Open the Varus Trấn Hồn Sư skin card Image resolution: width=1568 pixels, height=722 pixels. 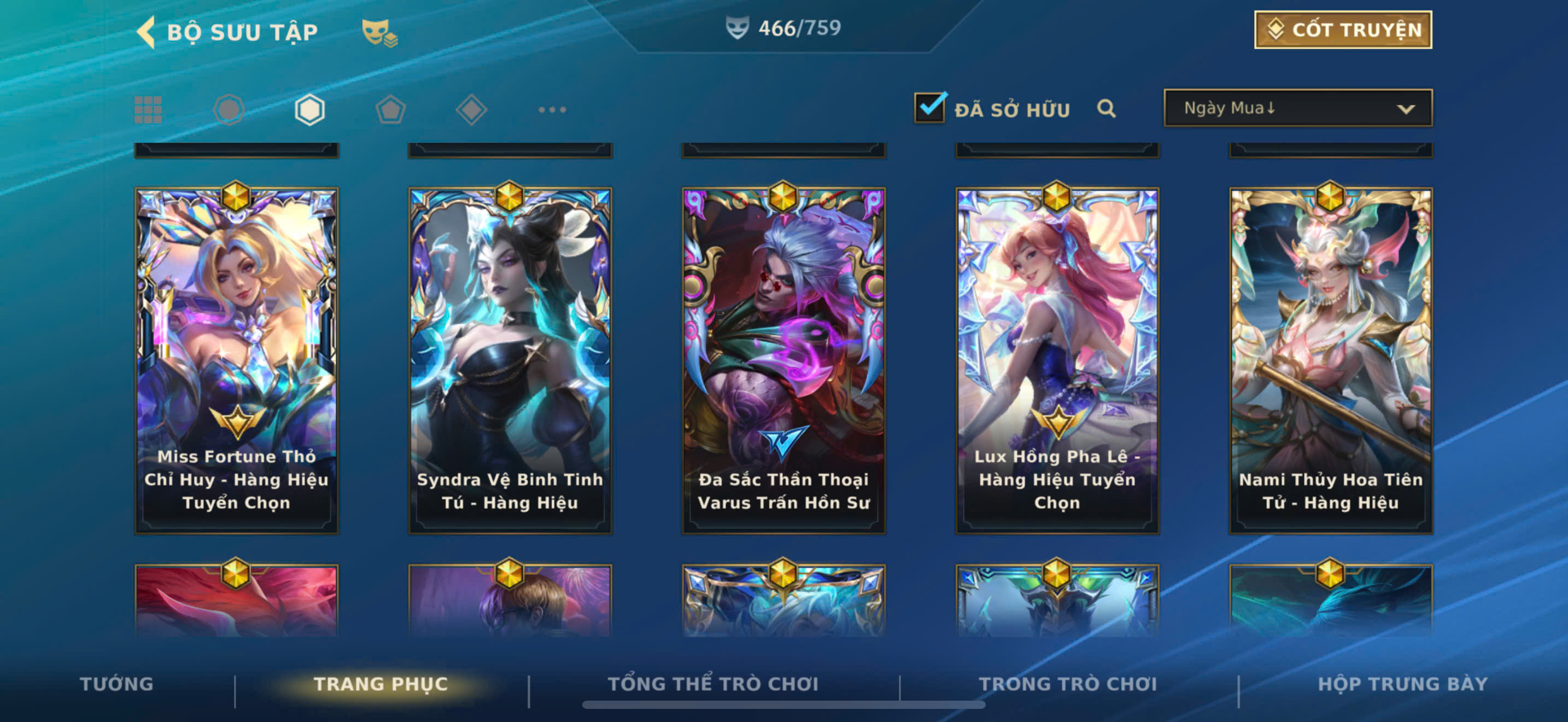[x=783, y=359]
